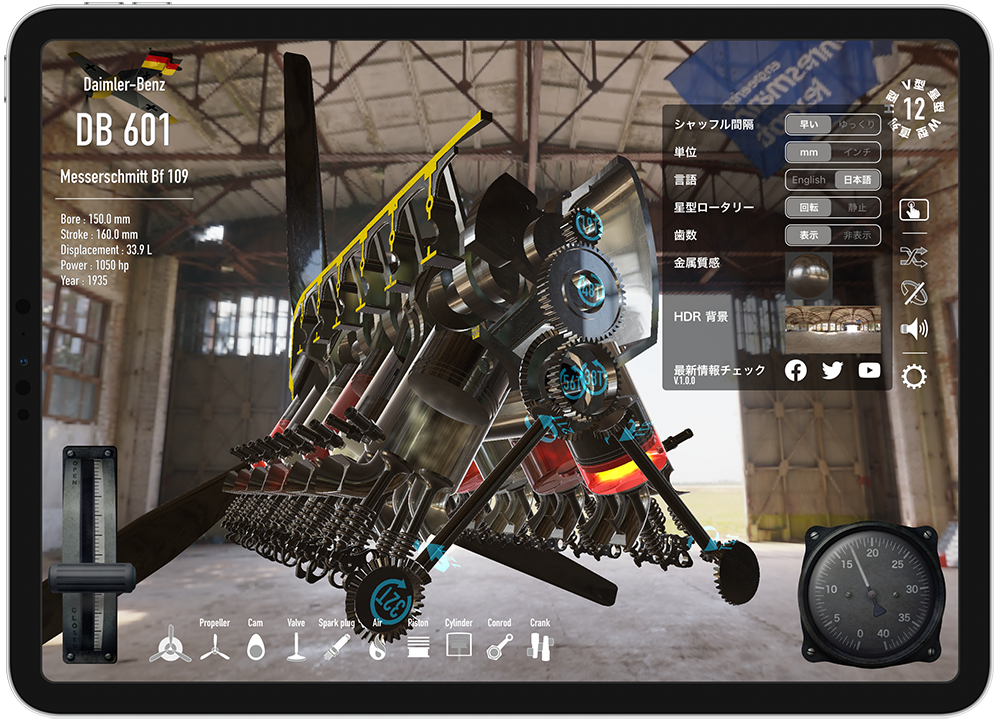
Task: Open the Facebook page link
Action: [796, 371]
